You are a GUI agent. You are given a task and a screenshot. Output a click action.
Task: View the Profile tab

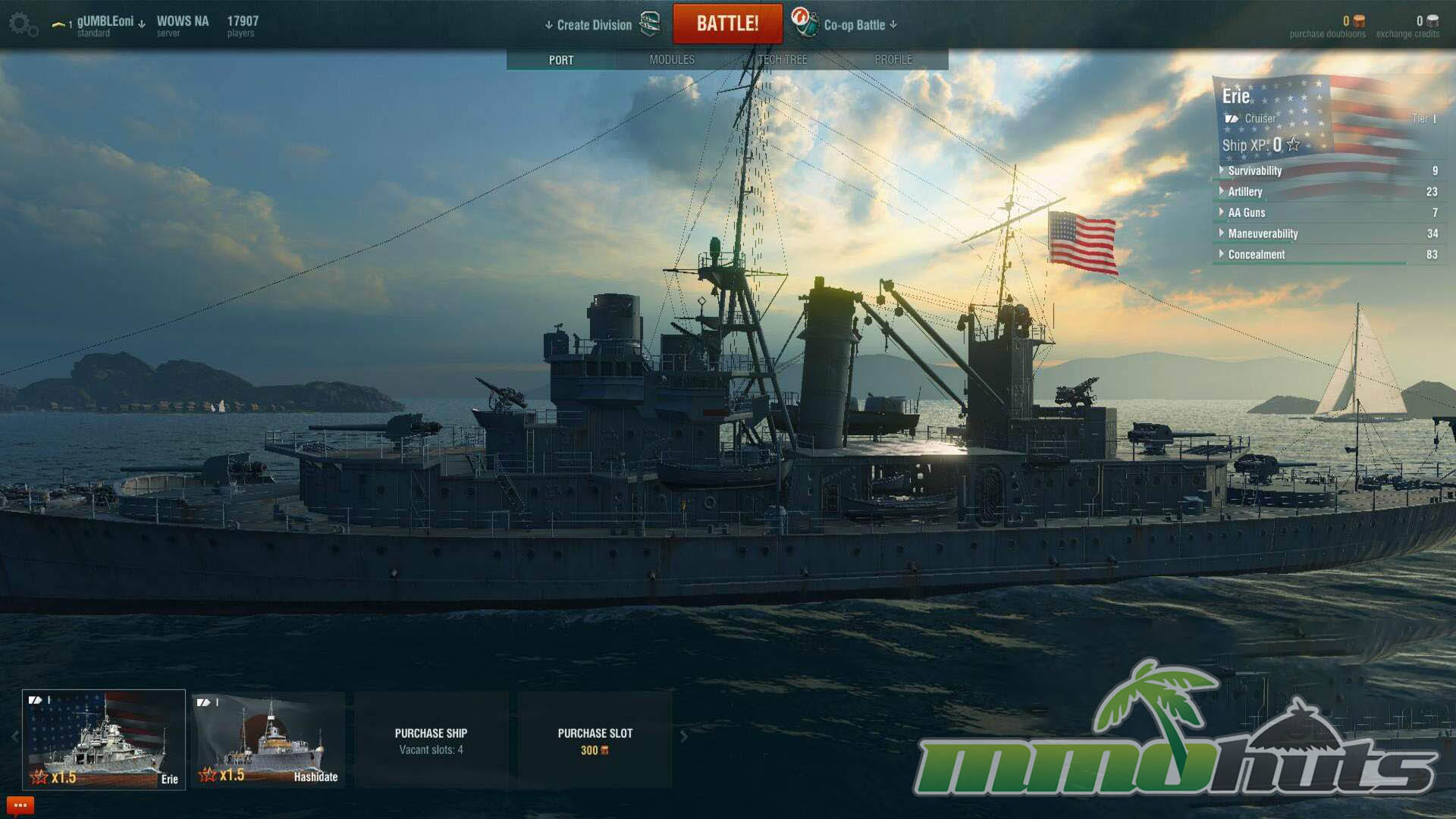click(893, 60)
